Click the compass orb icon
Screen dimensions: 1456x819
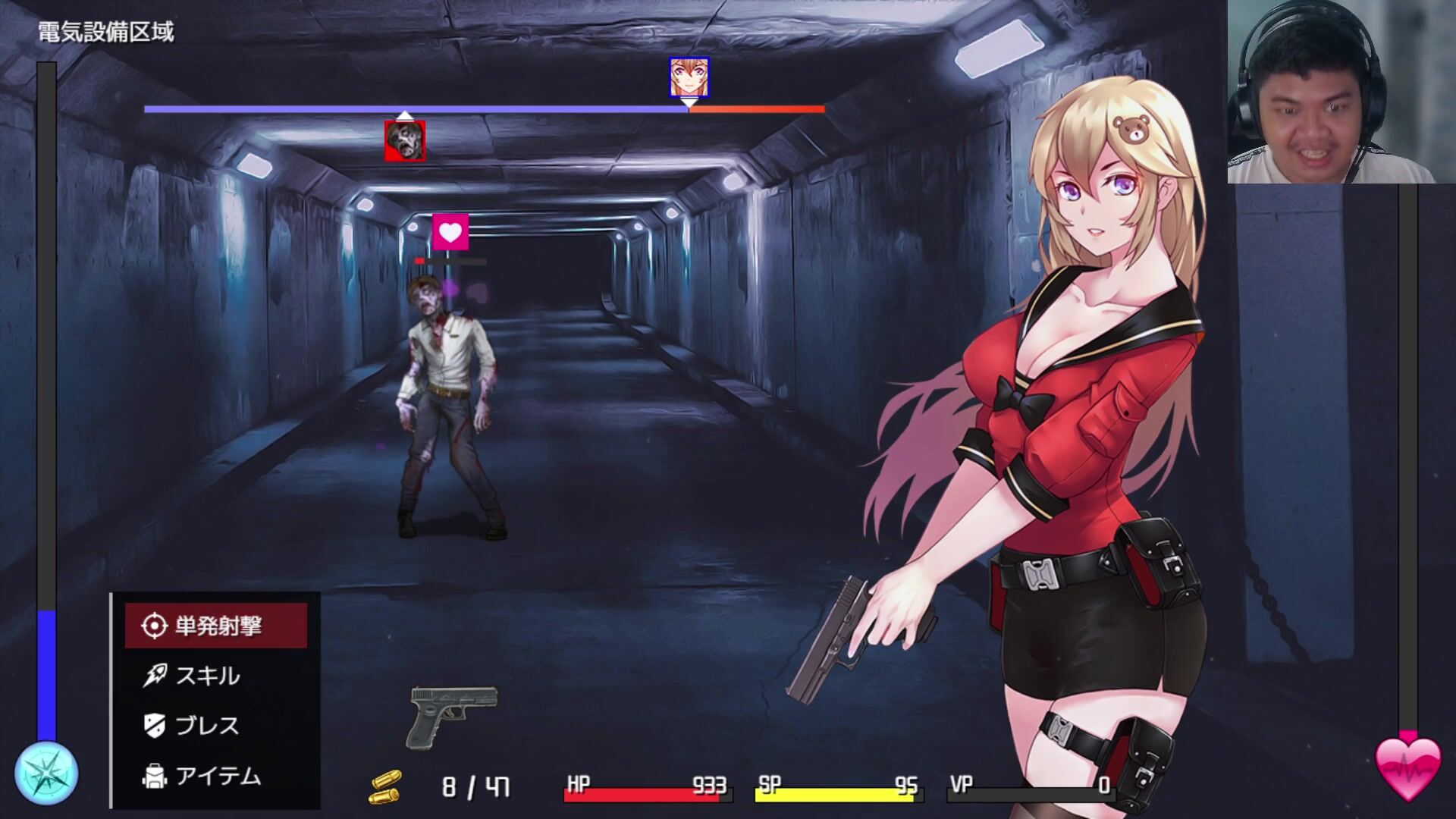pyautogui.click(x=46, y=774)
